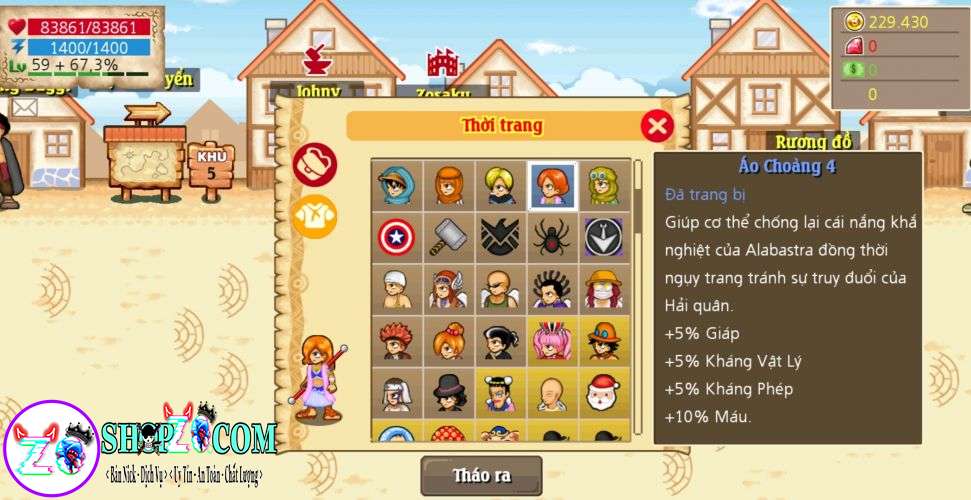Image resolution: width=971 pixels, height=500 pixels.
Task: Select the highlighted orange-haired costume
Action: coord(552,185)
